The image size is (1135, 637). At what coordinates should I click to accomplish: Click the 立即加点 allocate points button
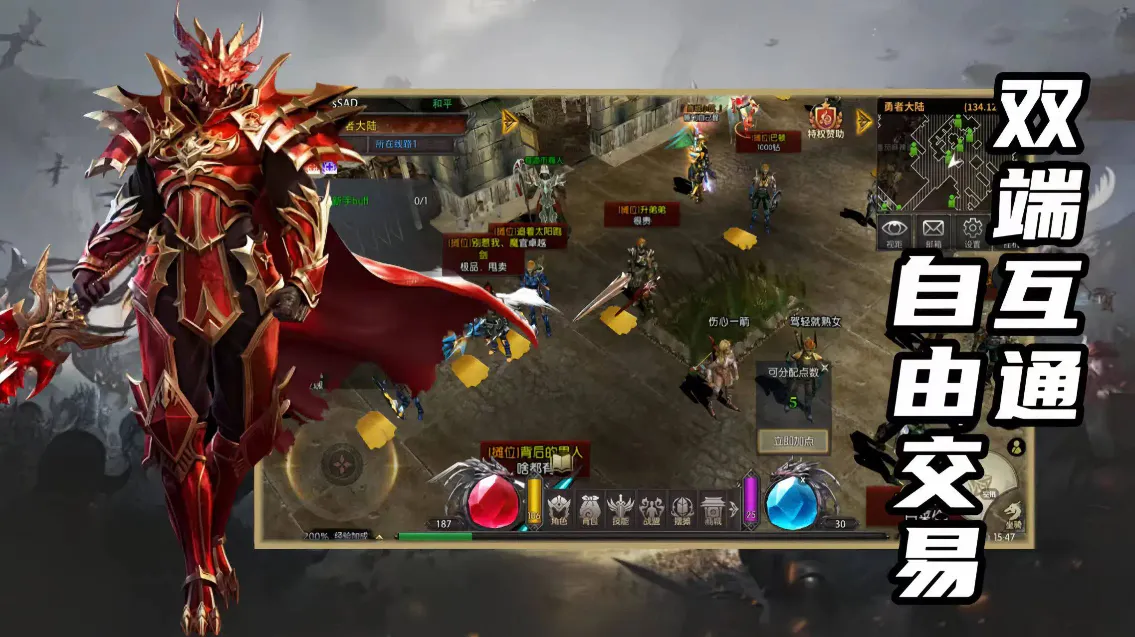793,440
